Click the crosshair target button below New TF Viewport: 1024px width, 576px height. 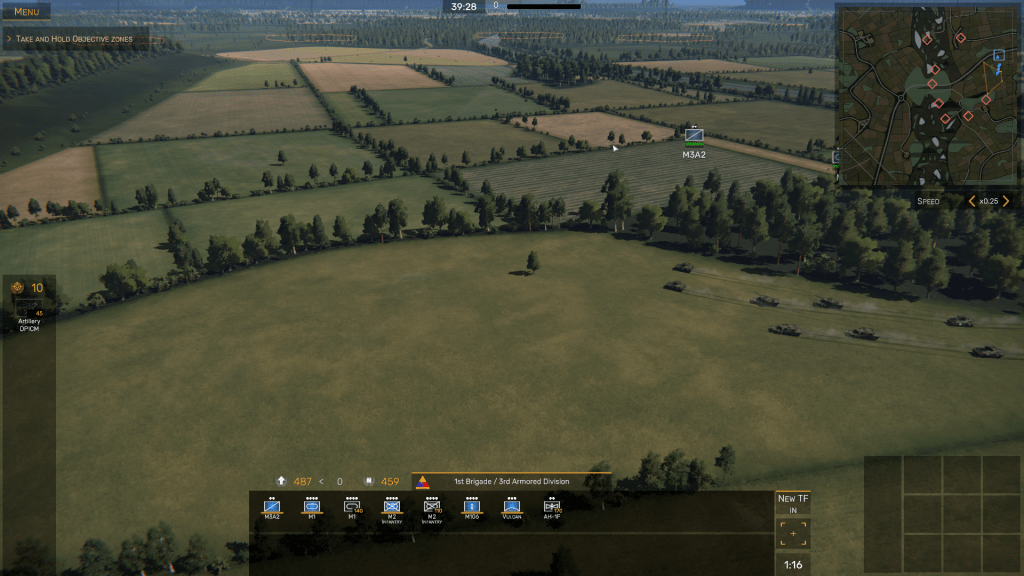click(793, 534)
